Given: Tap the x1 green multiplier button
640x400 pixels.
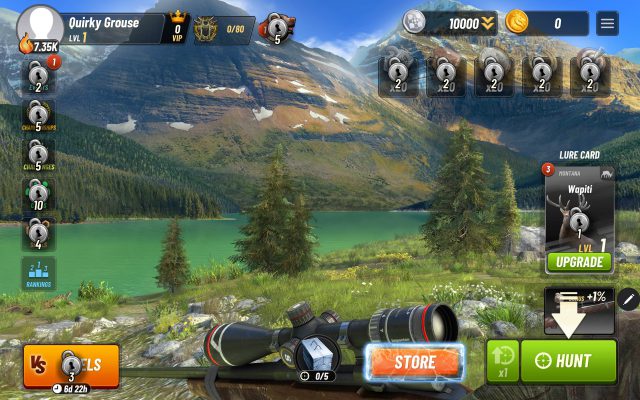Looking at the screenshot, I should [x=502, y=361].
